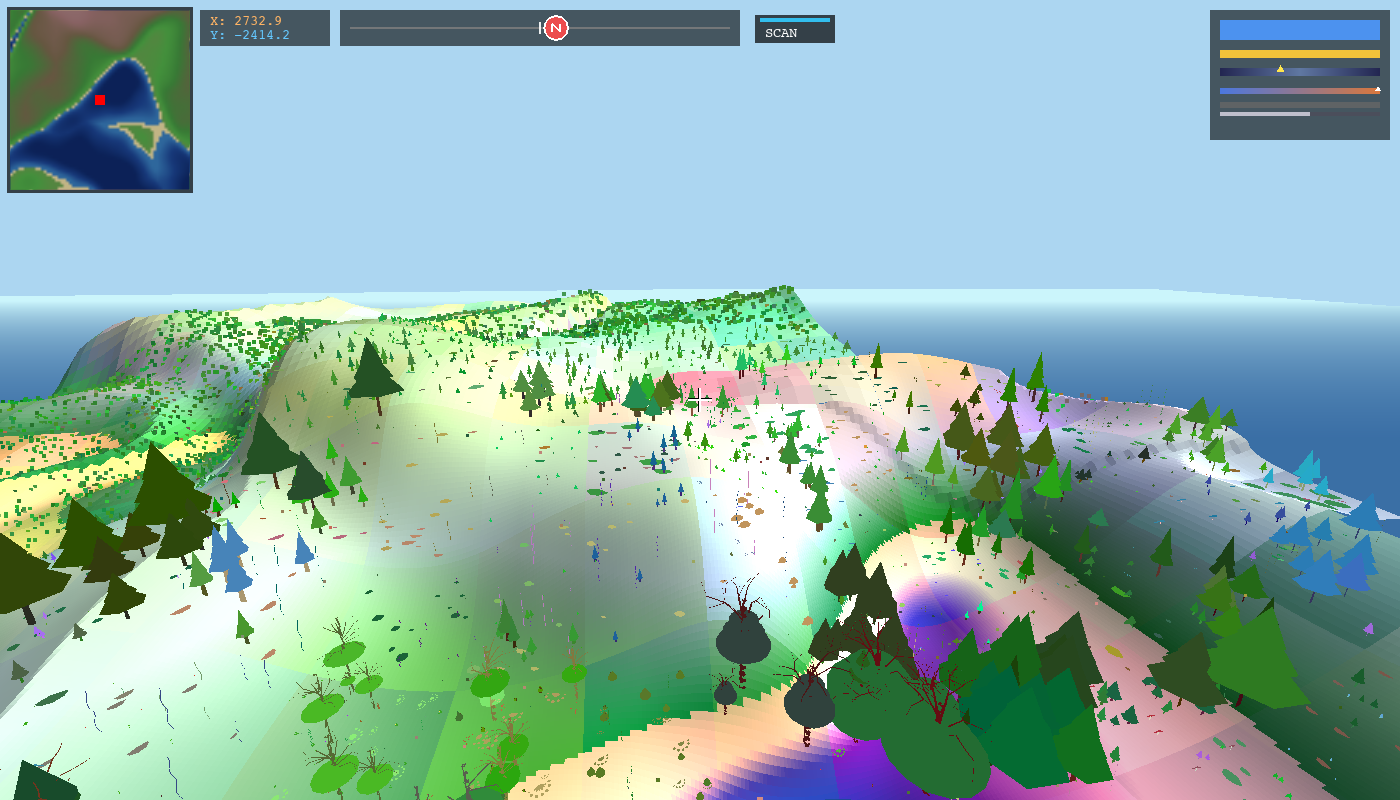Click the red position marker on the minimap
Screen dimensions: 1400x800
[99, 100]
